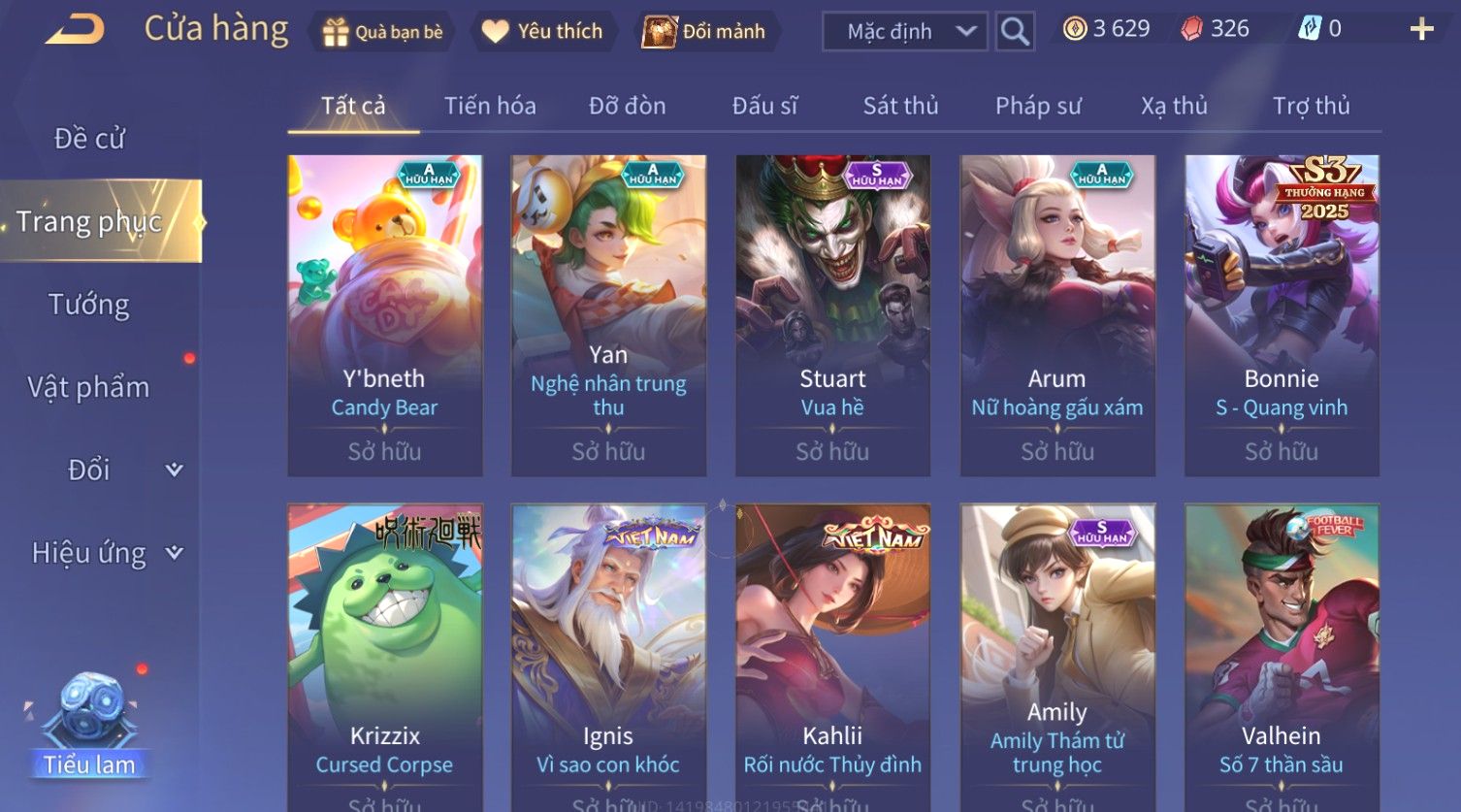Add currency with the plus button
1461x812 pixels.
[x=1421, y=30]
